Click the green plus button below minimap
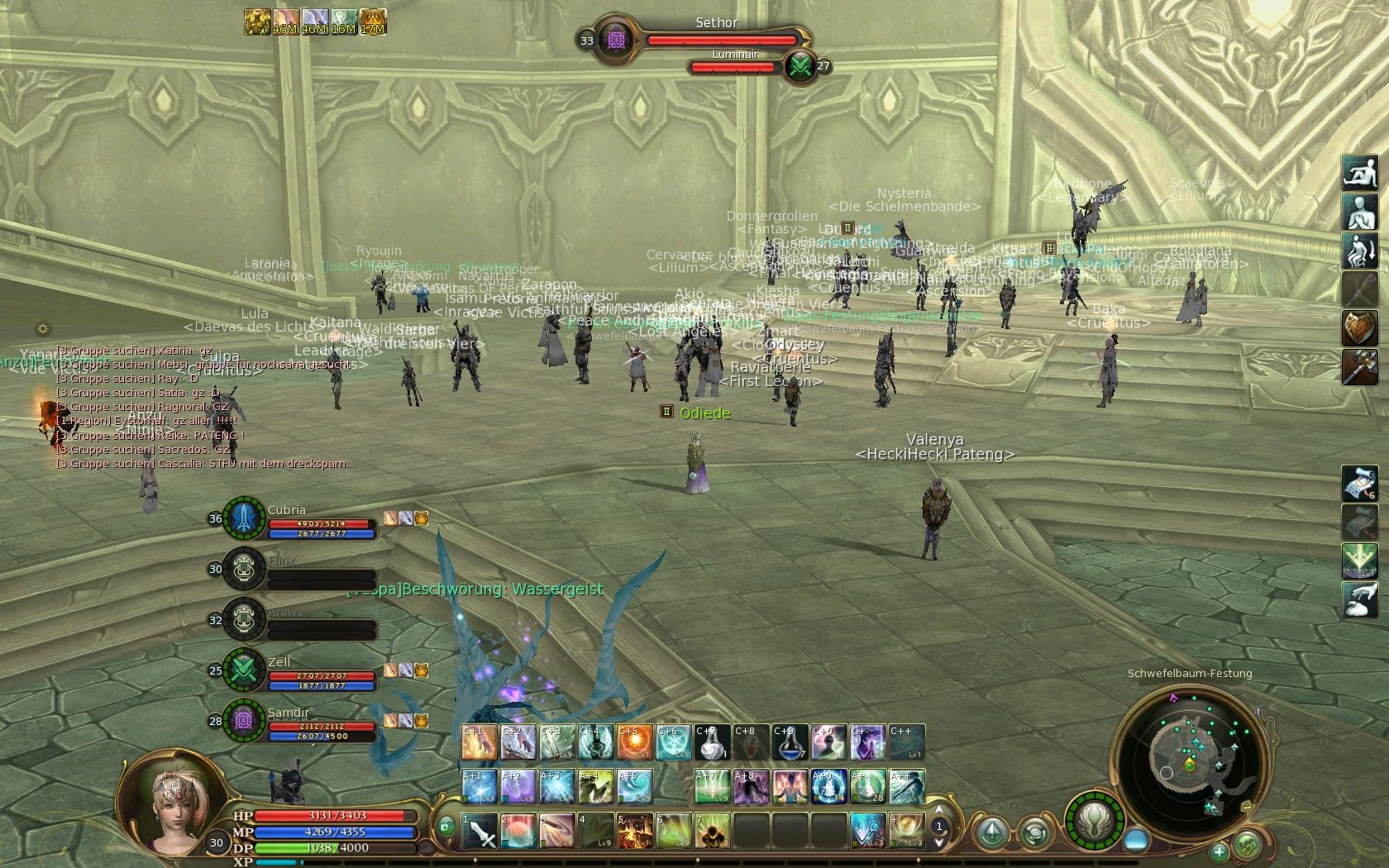 point(1219,851)
